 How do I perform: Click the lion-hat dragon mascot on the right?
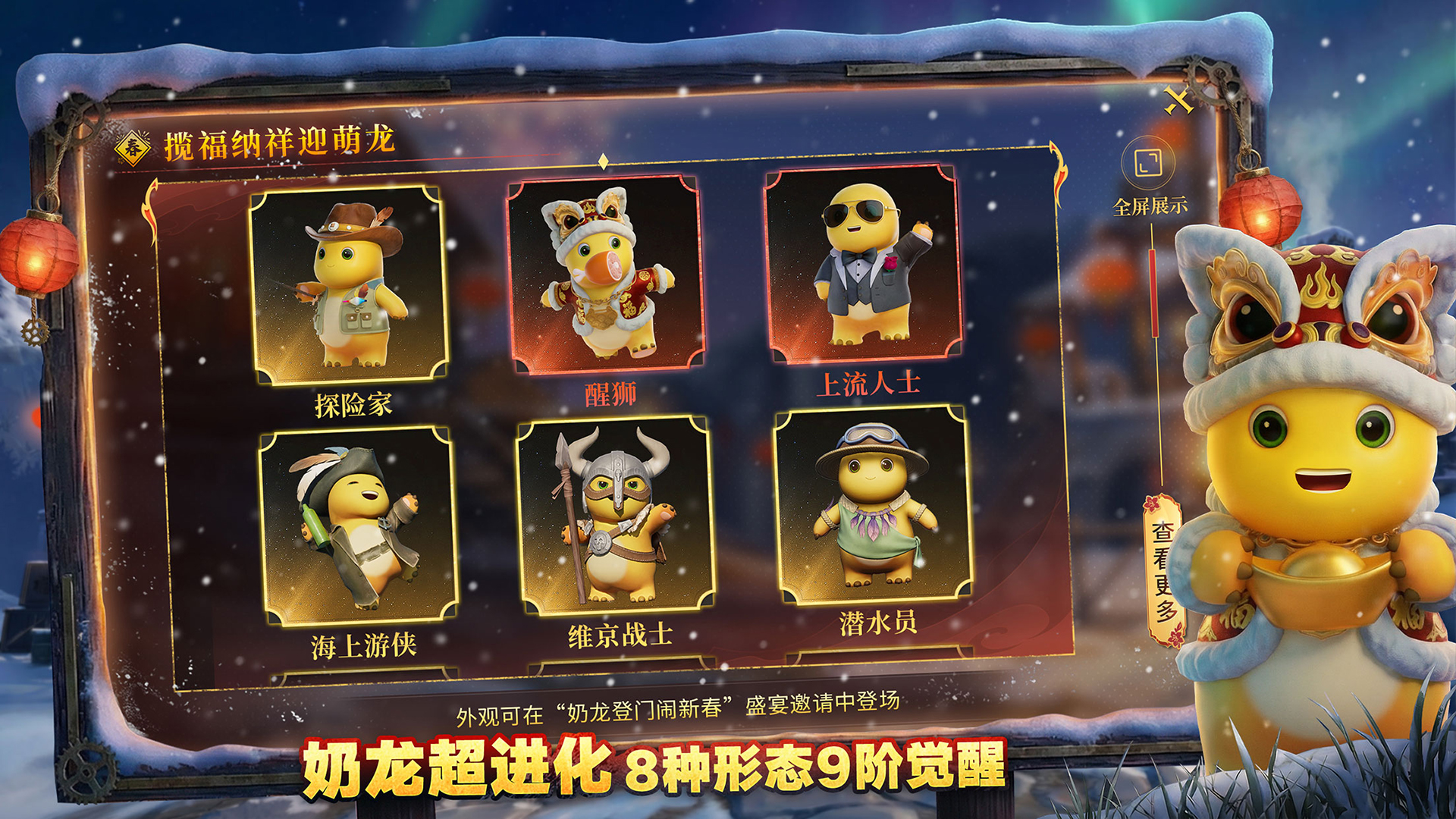(1319, 455)
